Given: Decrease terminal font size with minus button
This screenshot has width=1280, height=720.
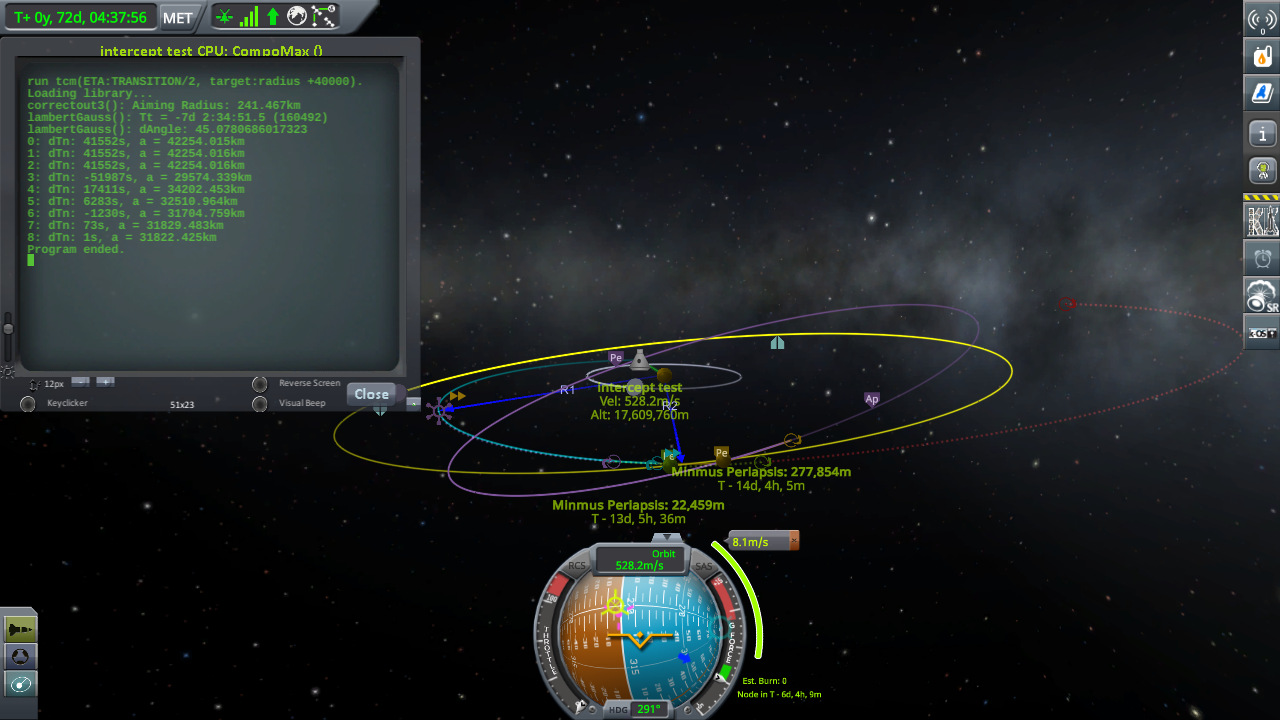Looking at the screenshot, I should tap(81, 382).
